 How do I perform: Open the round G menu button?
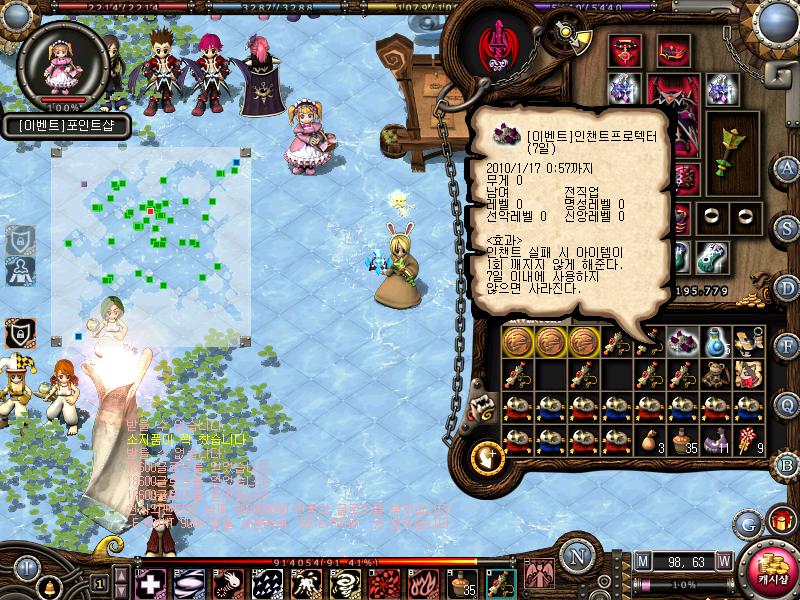click(747, 522)
